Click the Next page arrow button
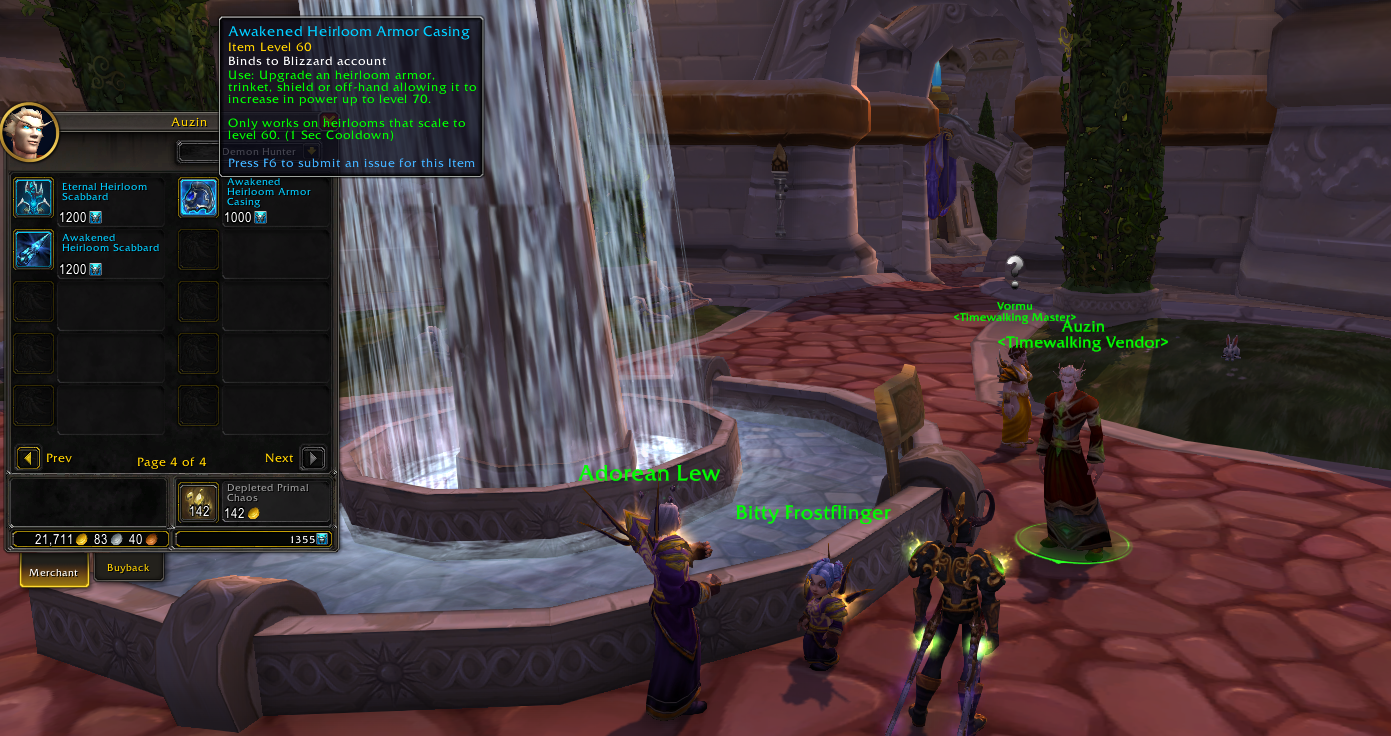This screenshot has width=1391, height=736. (313, 458)
